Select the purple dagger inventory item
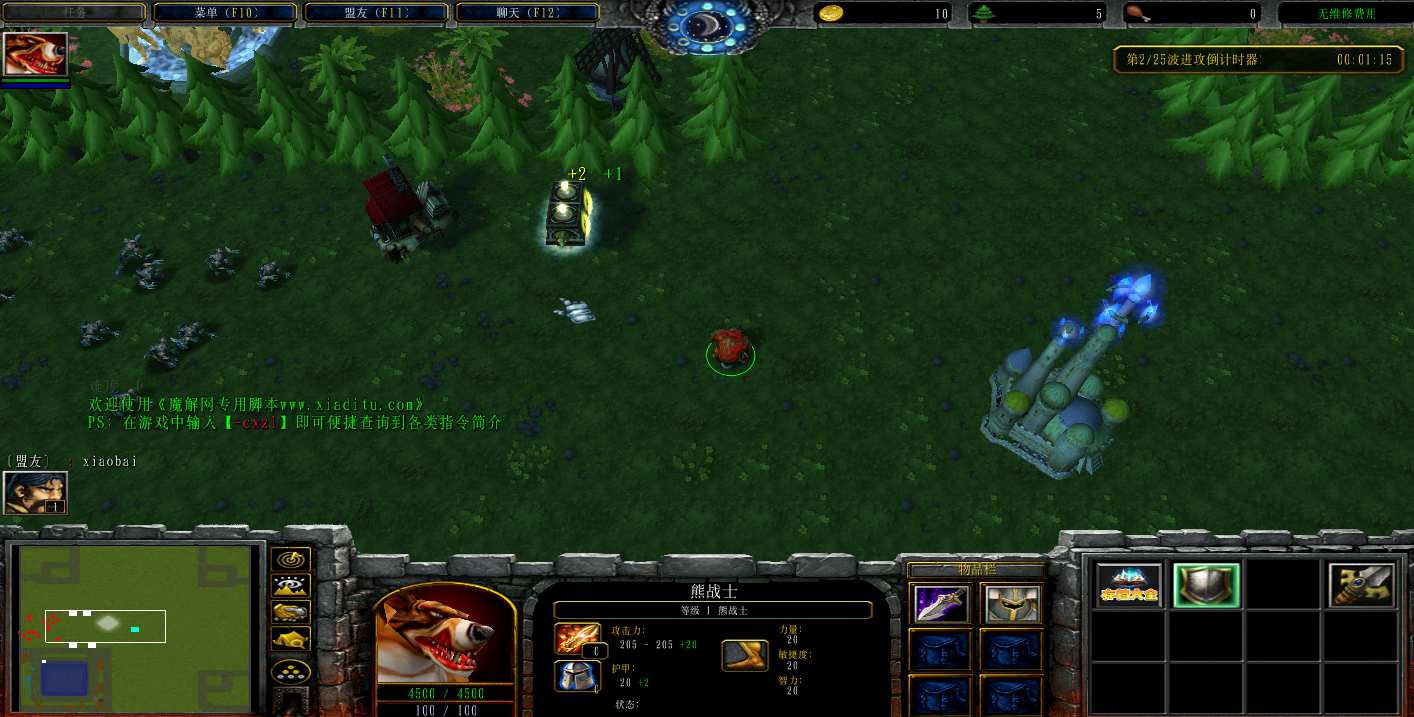 (941, 604)
